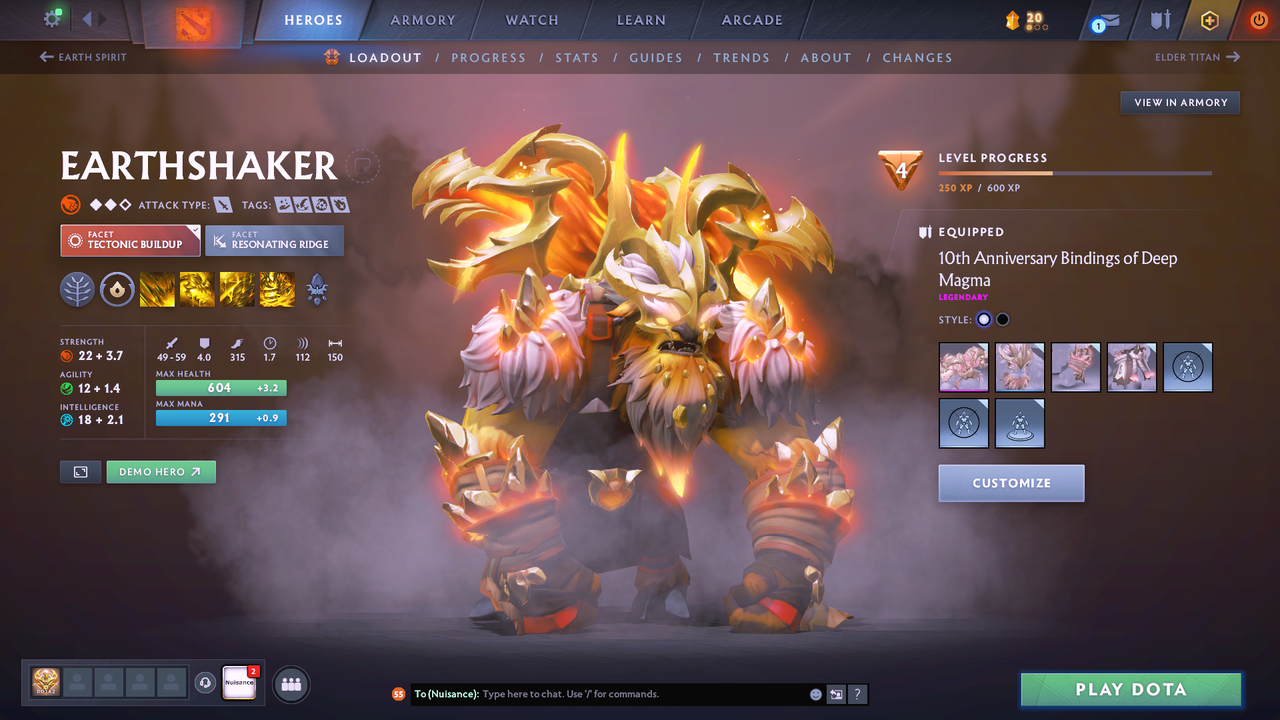Select the Resonating Ridge facet

pyautogui.click(x=275, y=241)
